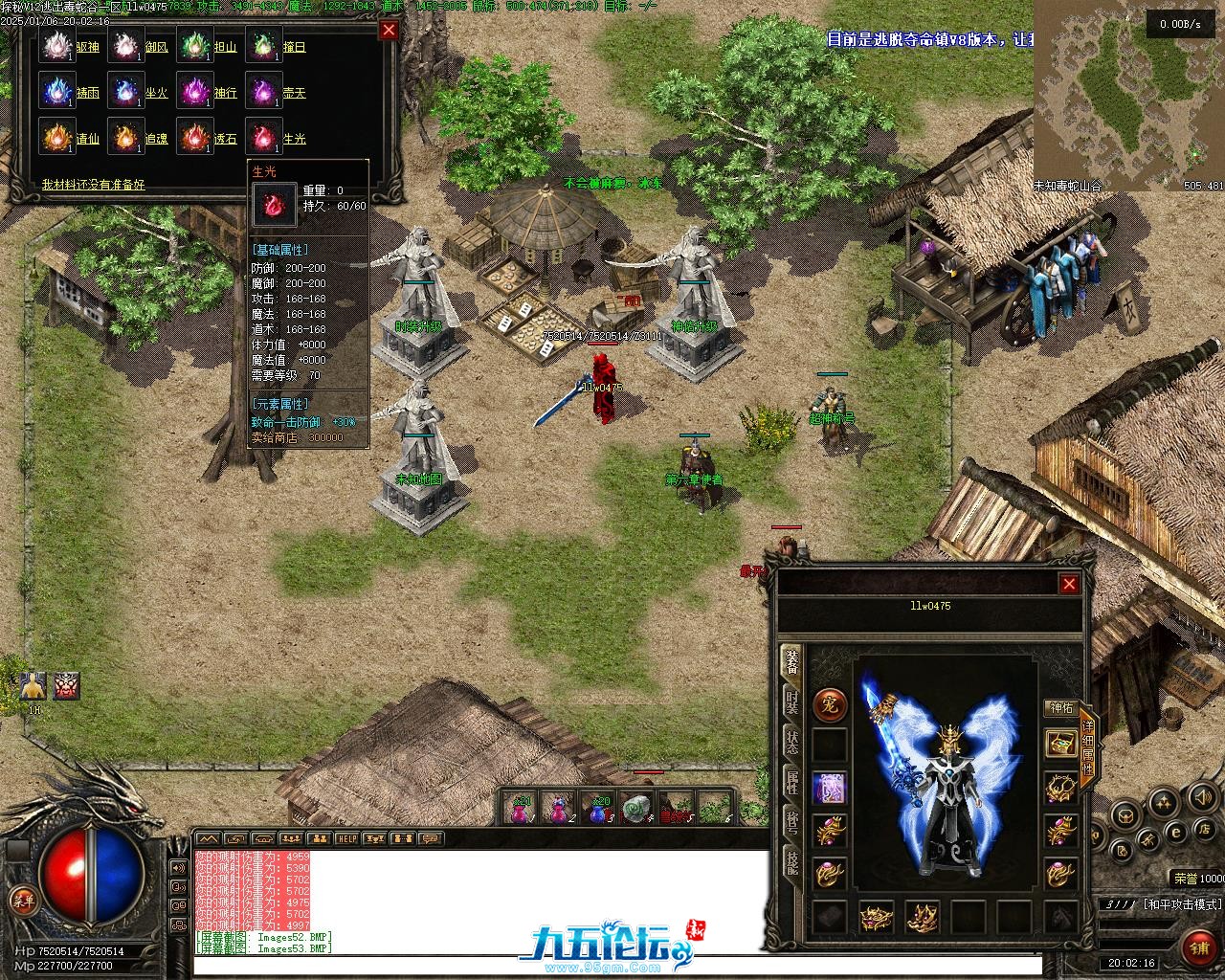Open the 宠 pet button
Viewport: 1225px width, 980px height.
point(829,705)
